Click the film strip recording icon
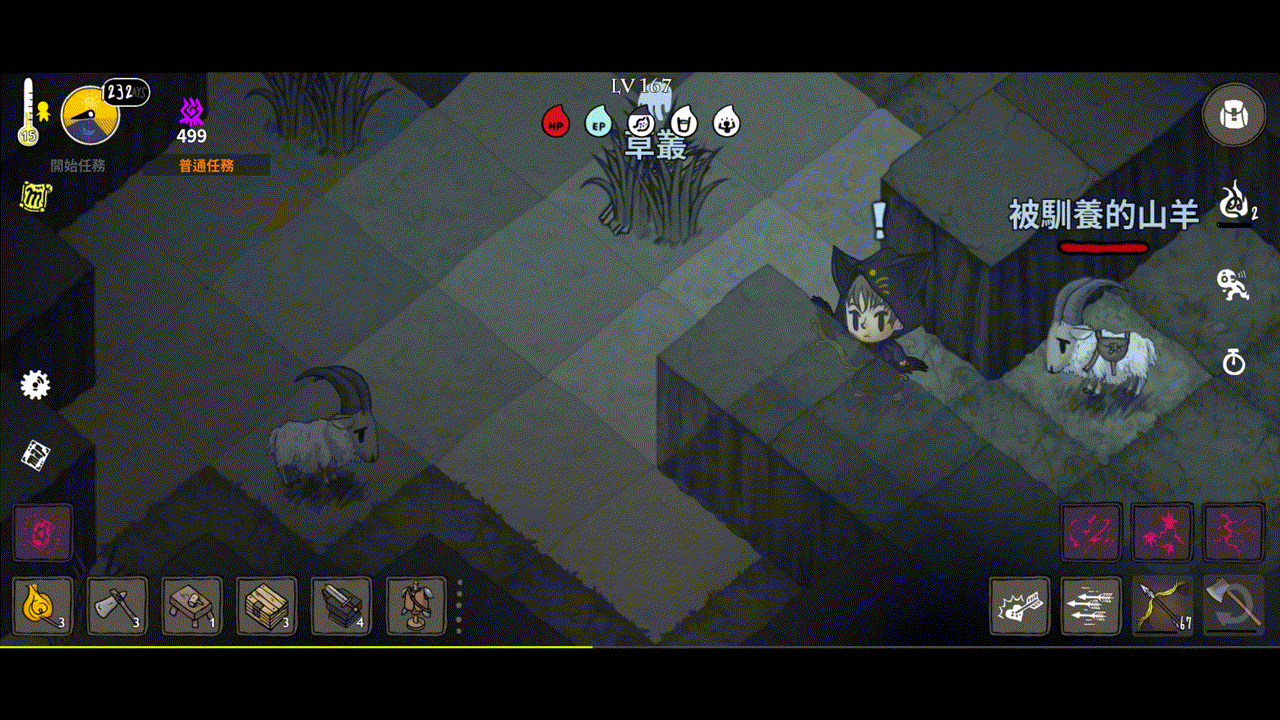 (37, 455)
